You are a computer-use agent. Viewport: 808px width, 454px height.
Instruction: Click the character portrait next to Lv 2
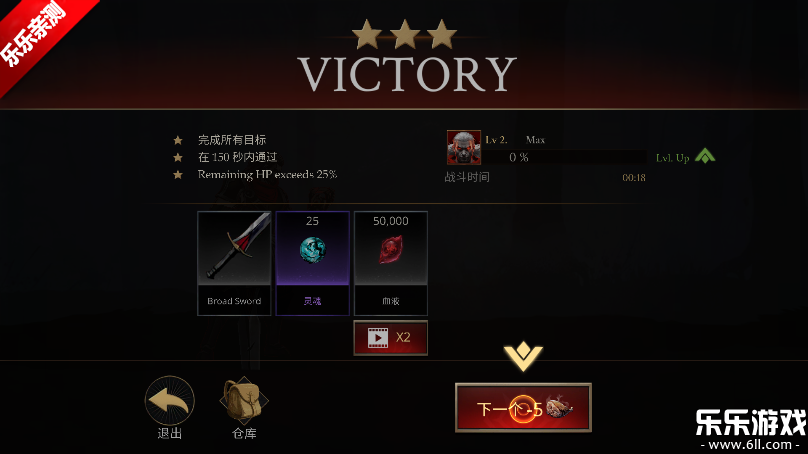pos(463,147)
